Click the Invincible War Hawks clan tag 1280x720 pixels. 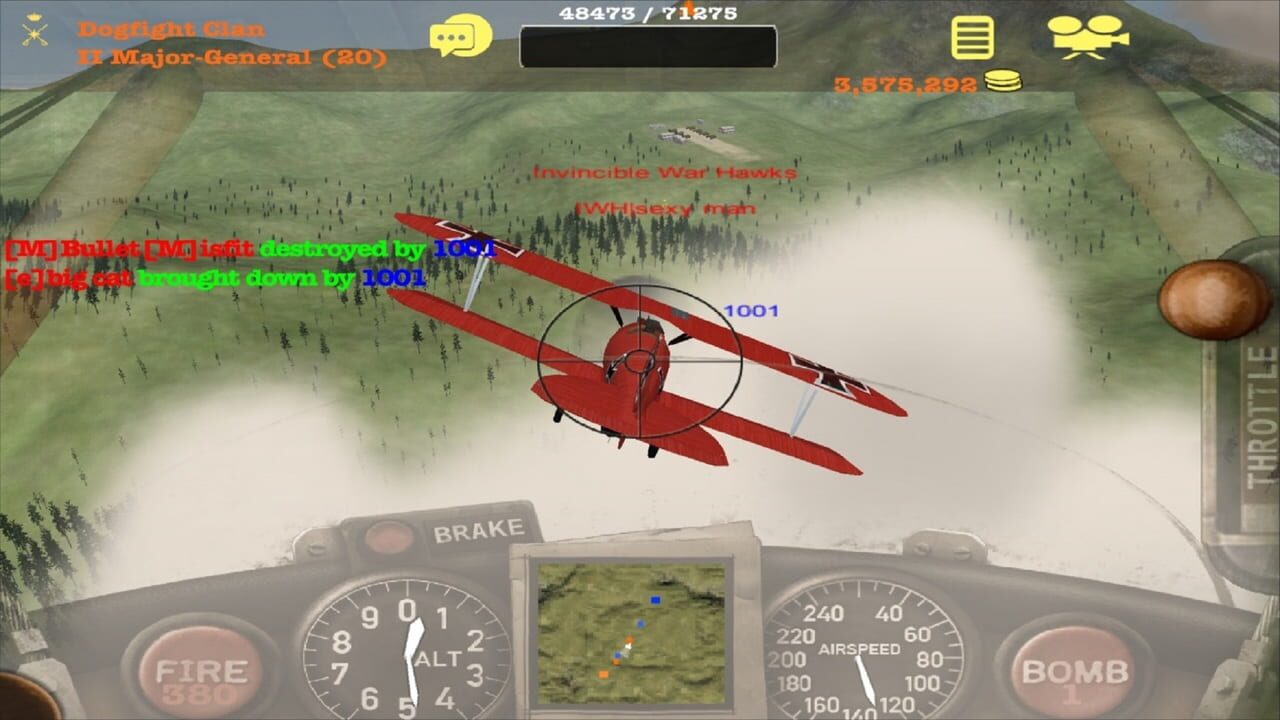point(666,172)
